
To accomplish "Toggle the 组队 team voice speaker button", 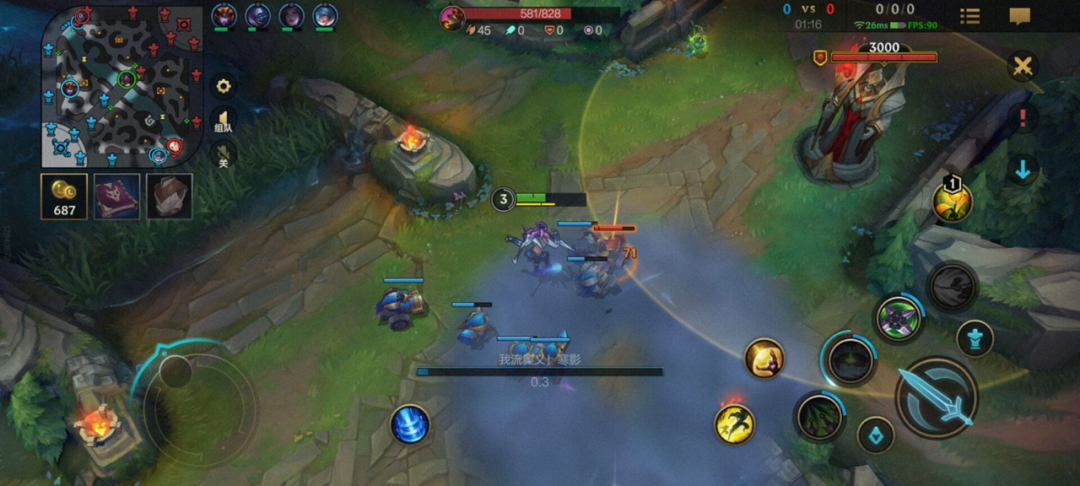I will click(x=224, y=122).
